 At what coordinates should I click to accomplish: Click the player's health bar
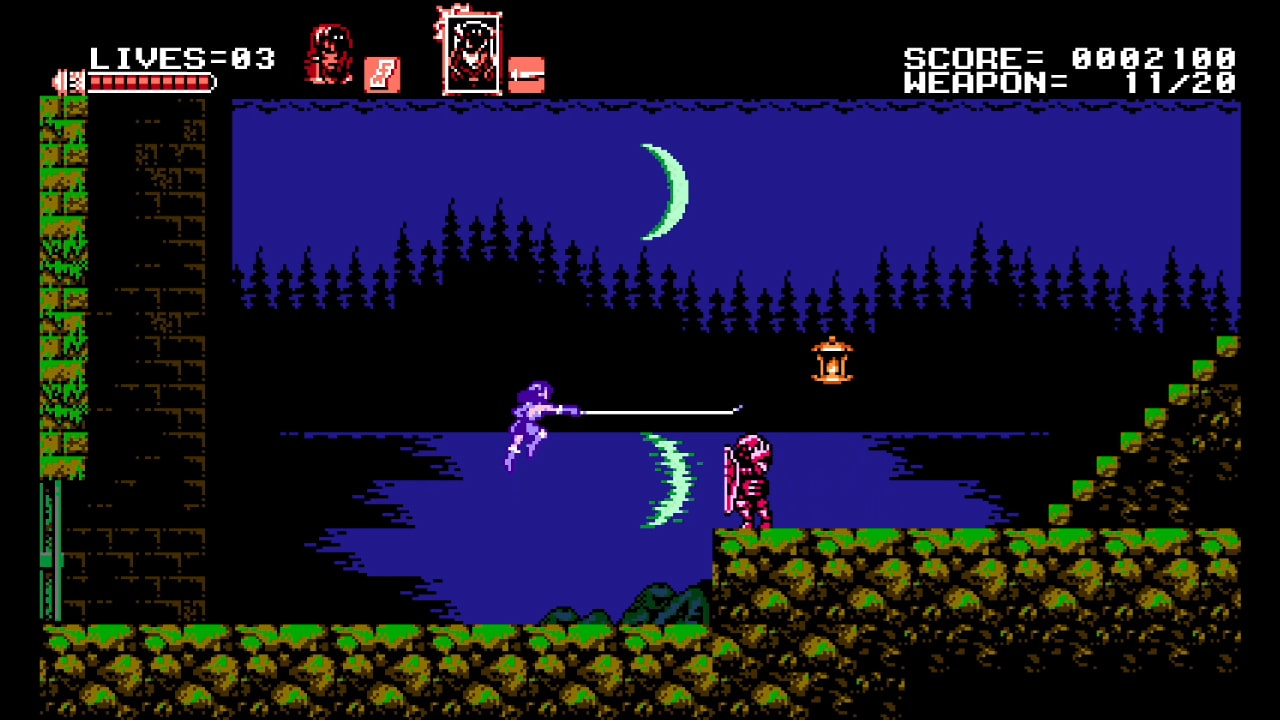(150, 83)
